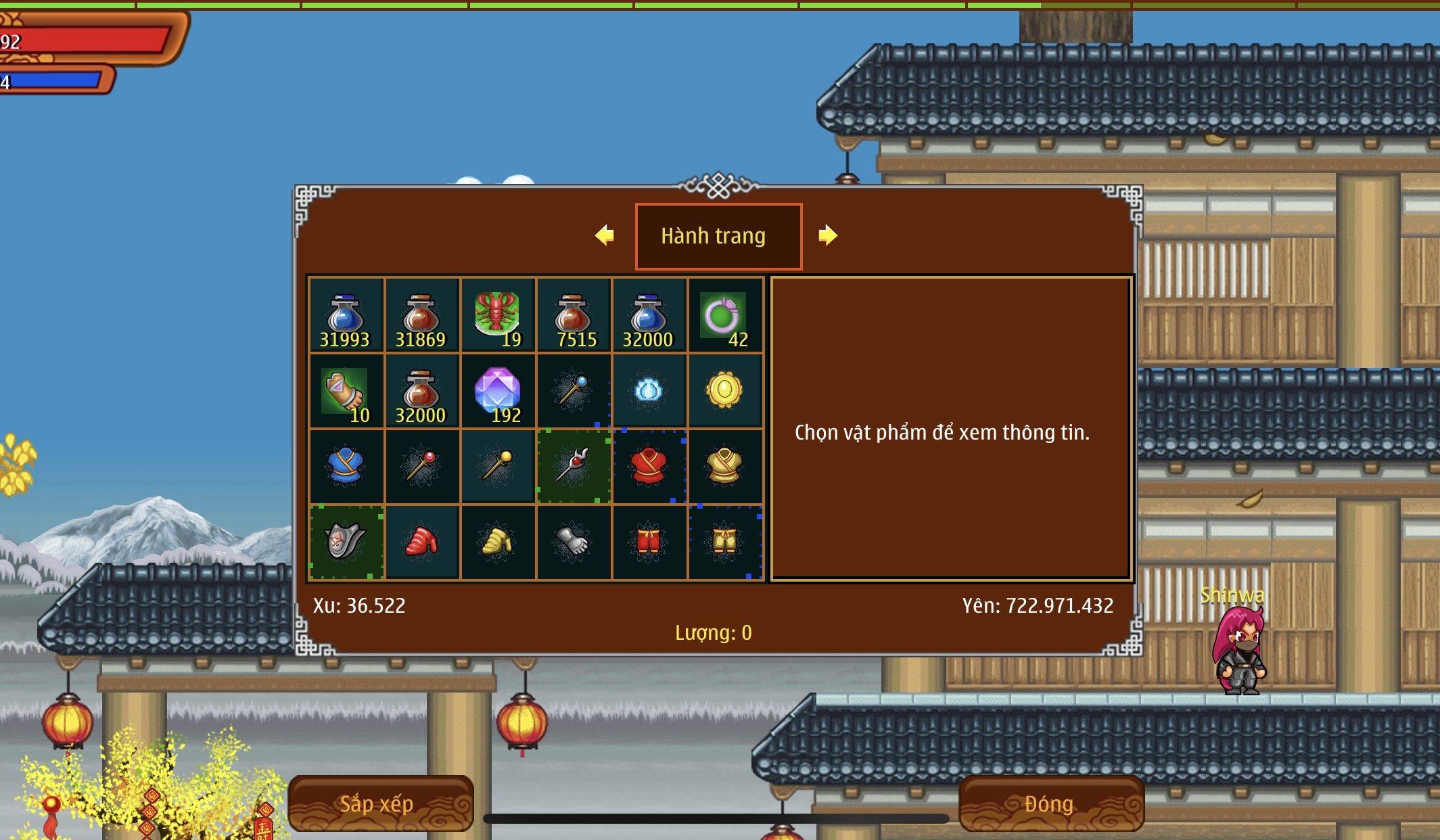Choose the red potion stack of 31869
The image size is (1440, 840).
[421, 315]
